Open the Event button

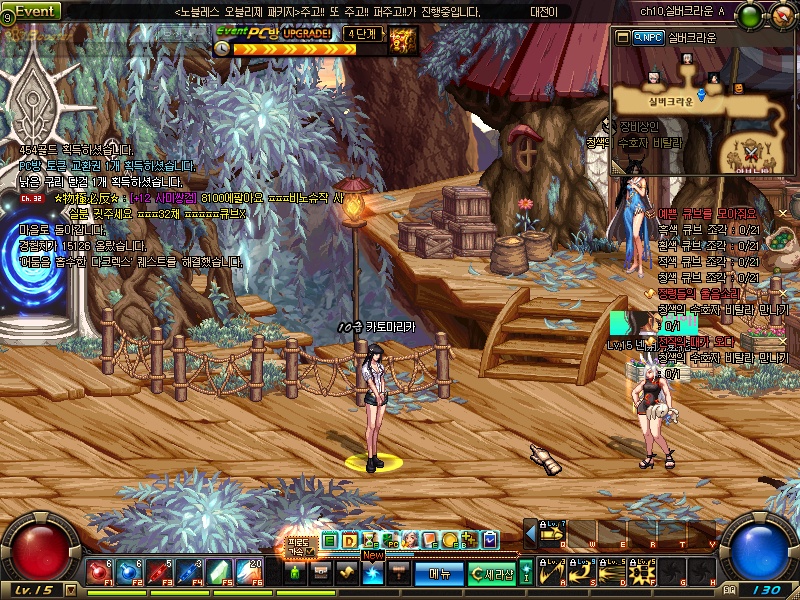pyautogui.click(x=34, y=10)
